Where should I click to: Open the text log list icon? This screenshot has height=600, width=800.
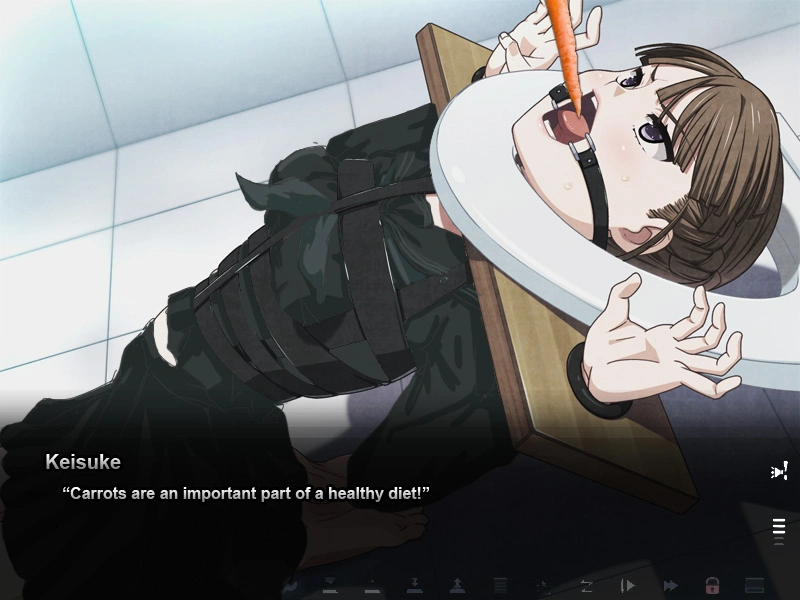pyautogui.click(x=500, y=585)
